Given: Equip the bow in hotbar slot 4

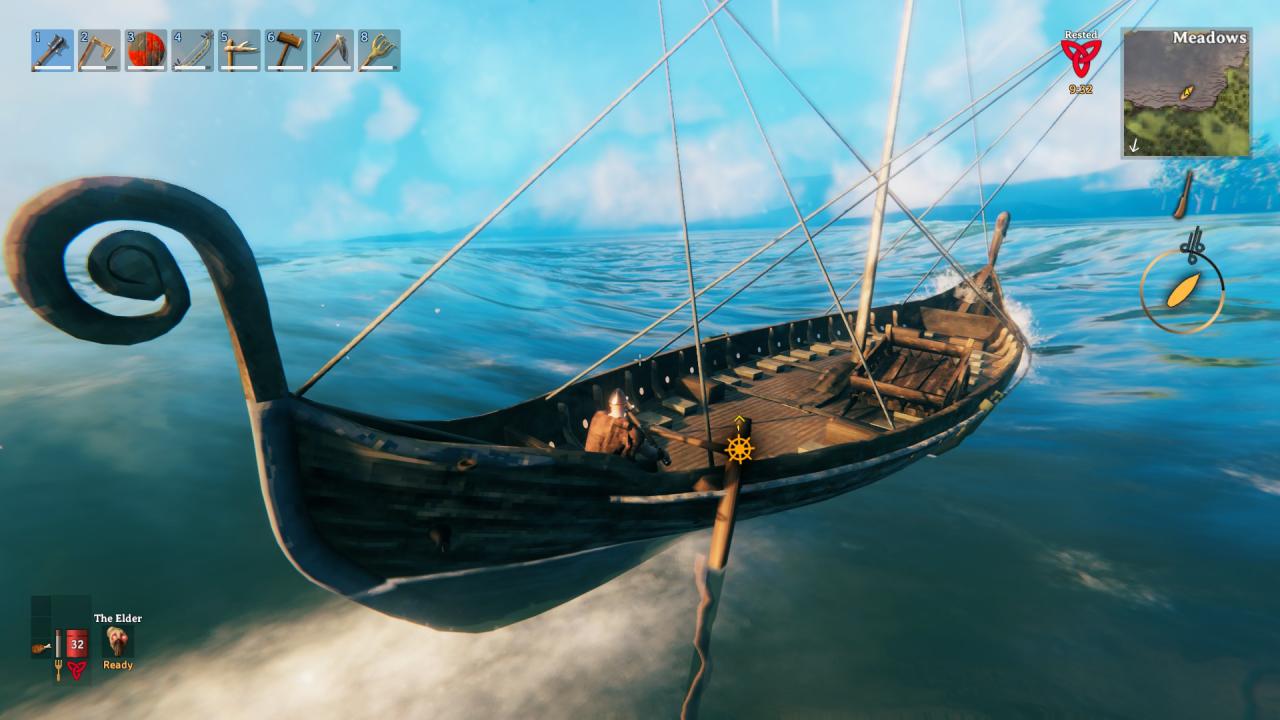Looking at the screenshot, I should pos(192,50).
